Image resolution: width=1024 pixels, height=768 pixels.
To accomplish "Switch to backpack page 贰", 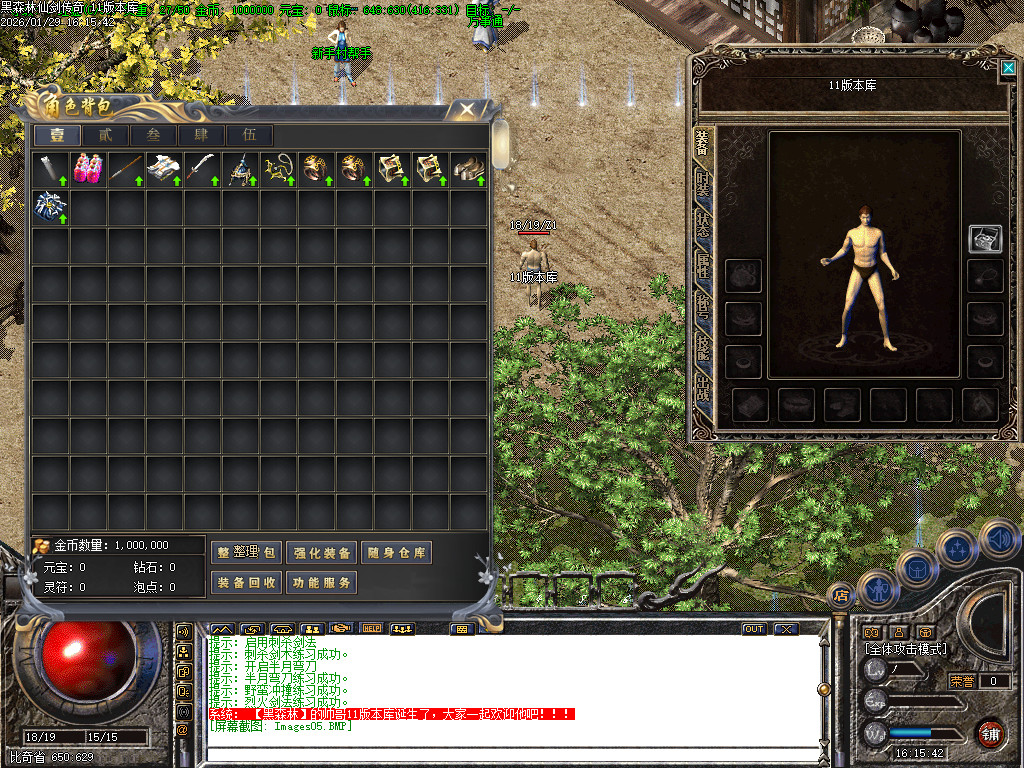I will click(x=105, y=136).
